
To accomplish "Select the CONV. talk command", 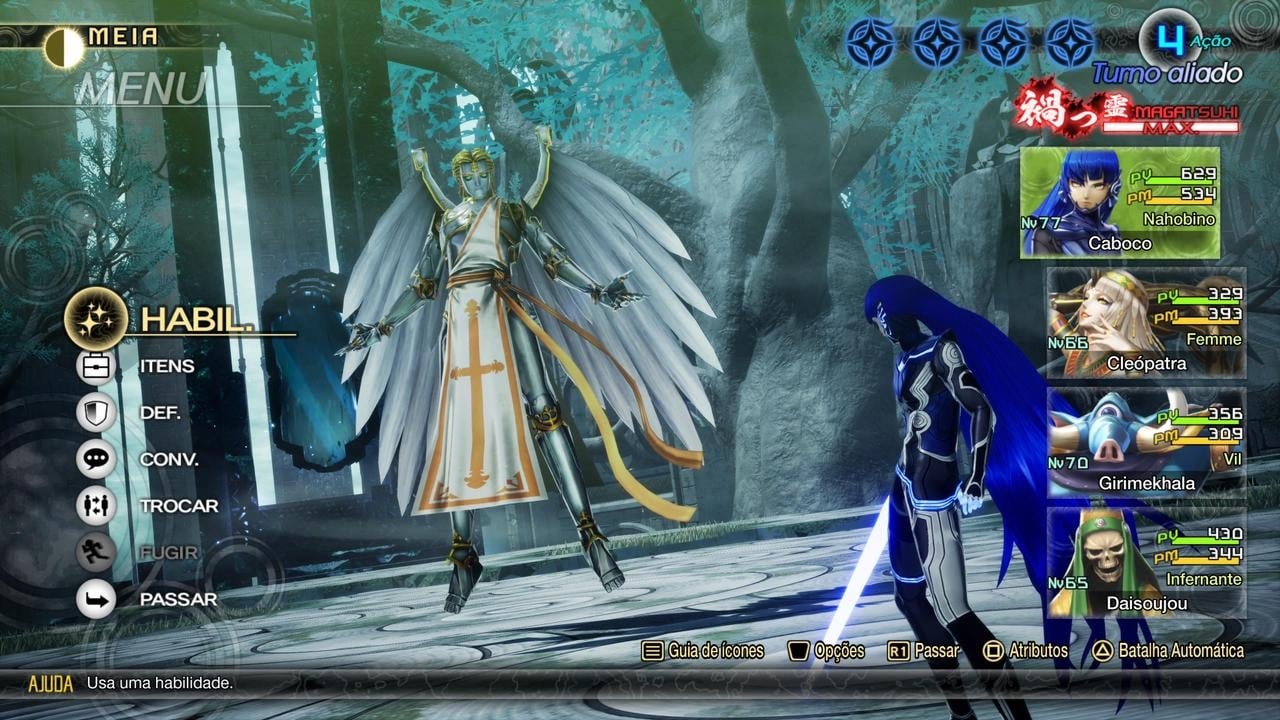I will (168, 459).
